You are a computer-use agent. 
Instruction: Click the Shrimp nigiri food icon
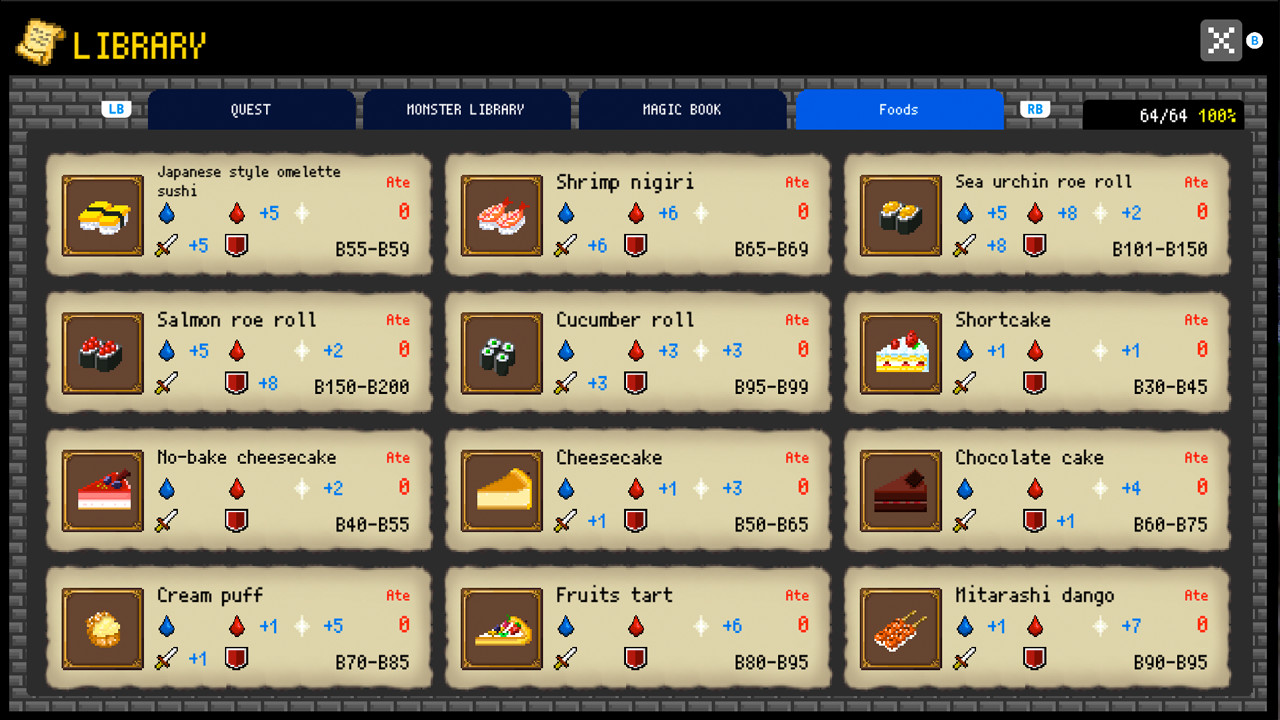point(501,214)
